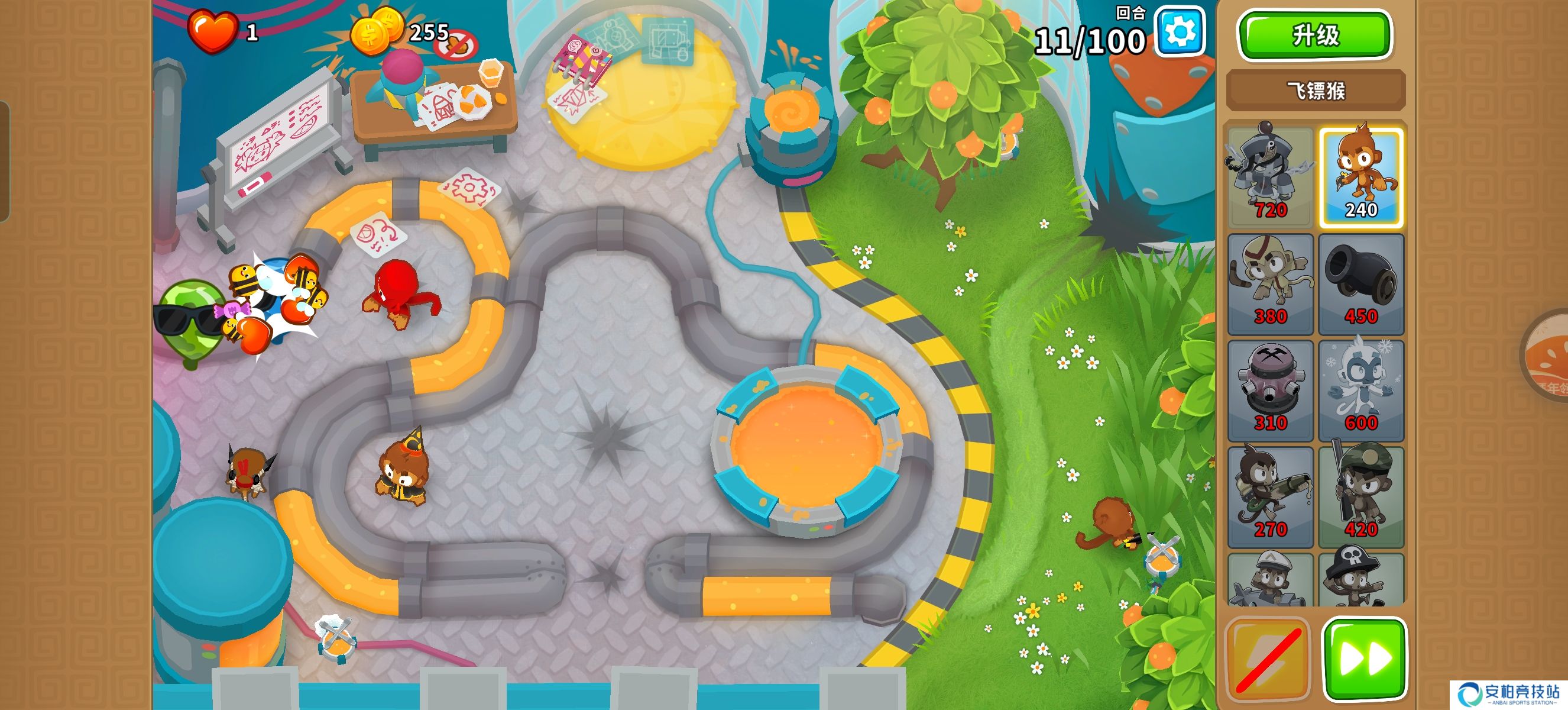Select the Glue Gunner tower costing 270
Image resolution: width=1568 pixels, height=710 pixels.
click(1270, 497)
